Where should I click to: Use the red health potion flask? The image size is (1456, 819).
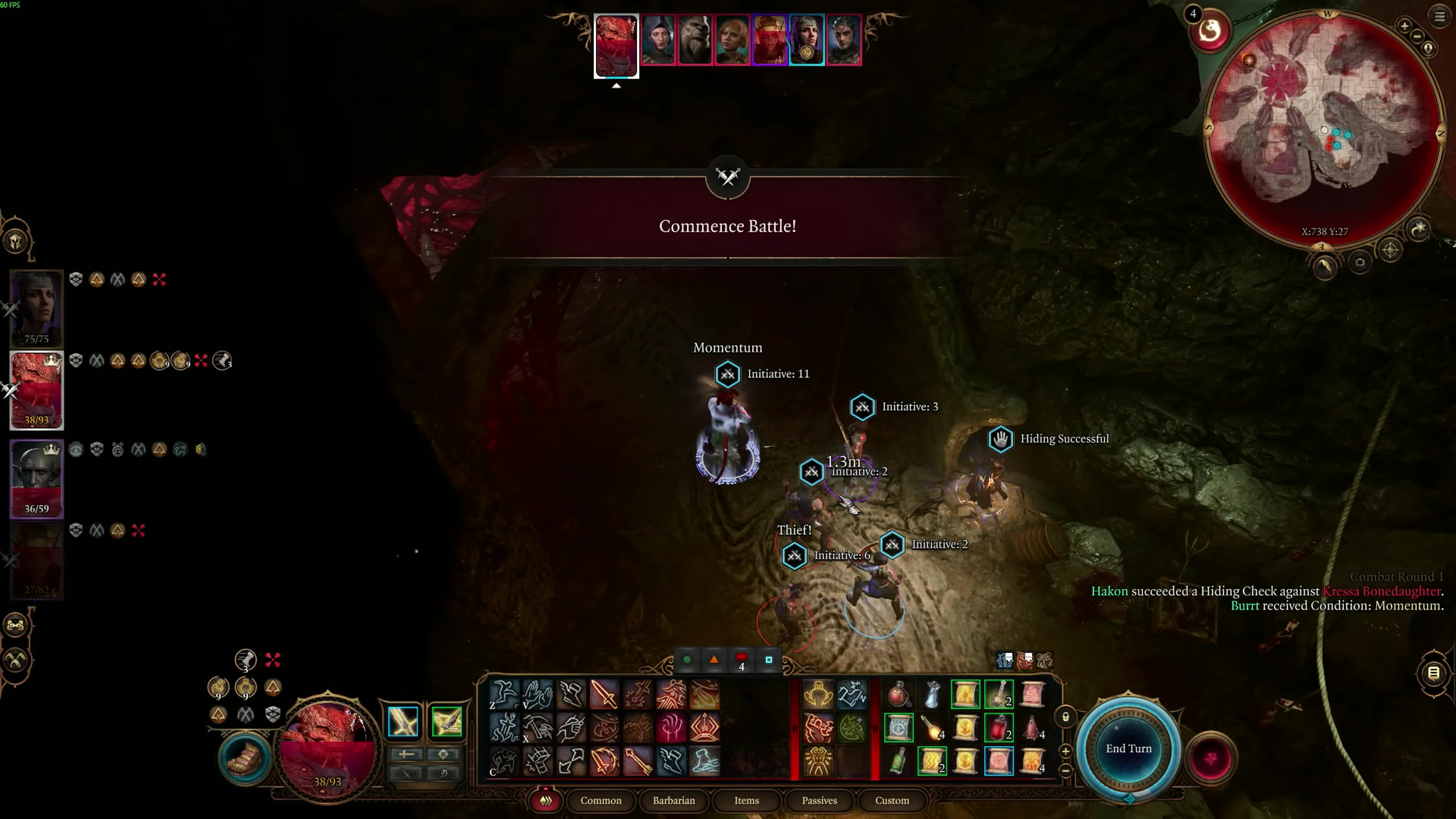[x=899, y=694]
